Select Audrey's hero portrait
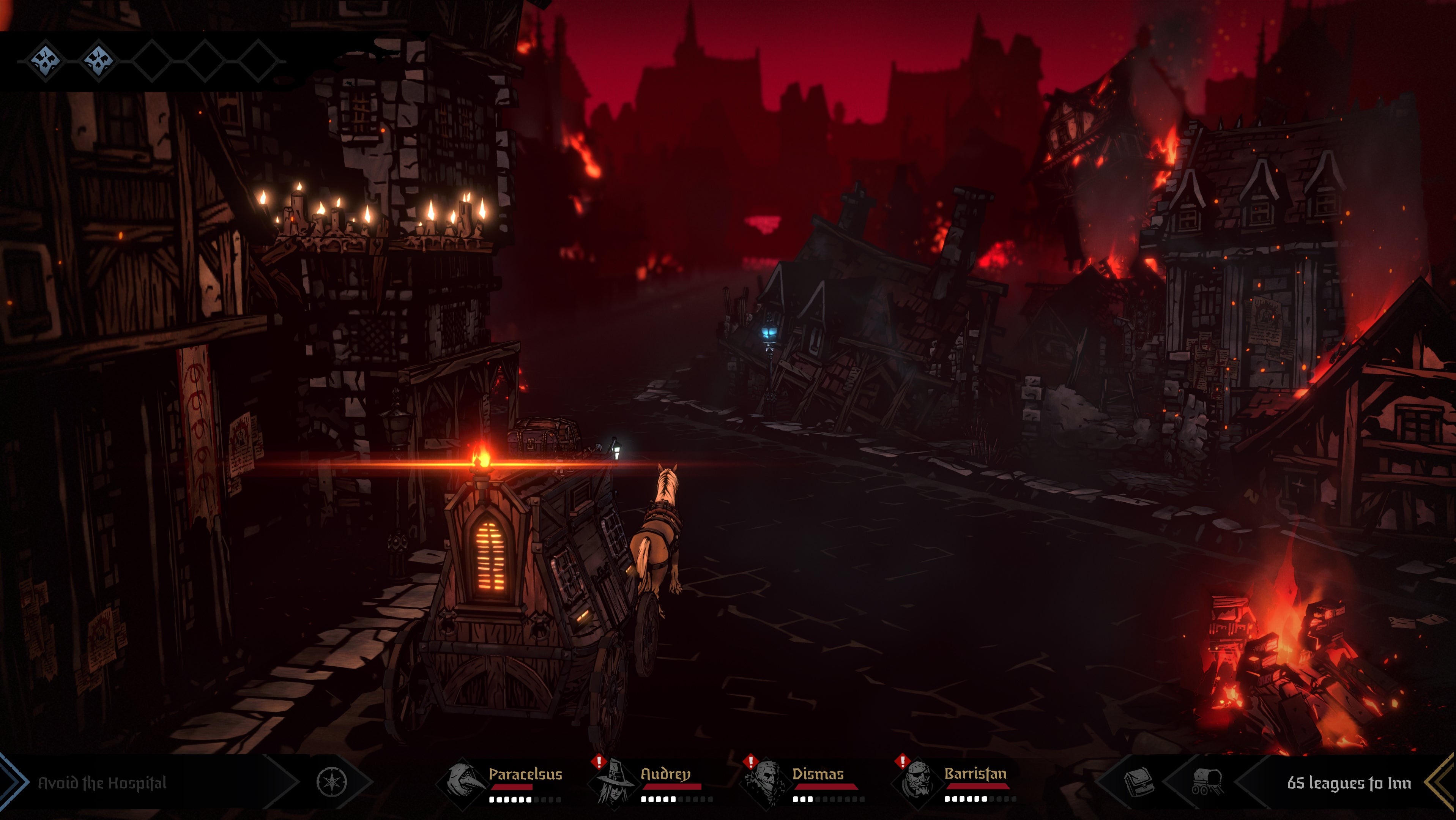1456x820 pixels. (x=613, y=782)
